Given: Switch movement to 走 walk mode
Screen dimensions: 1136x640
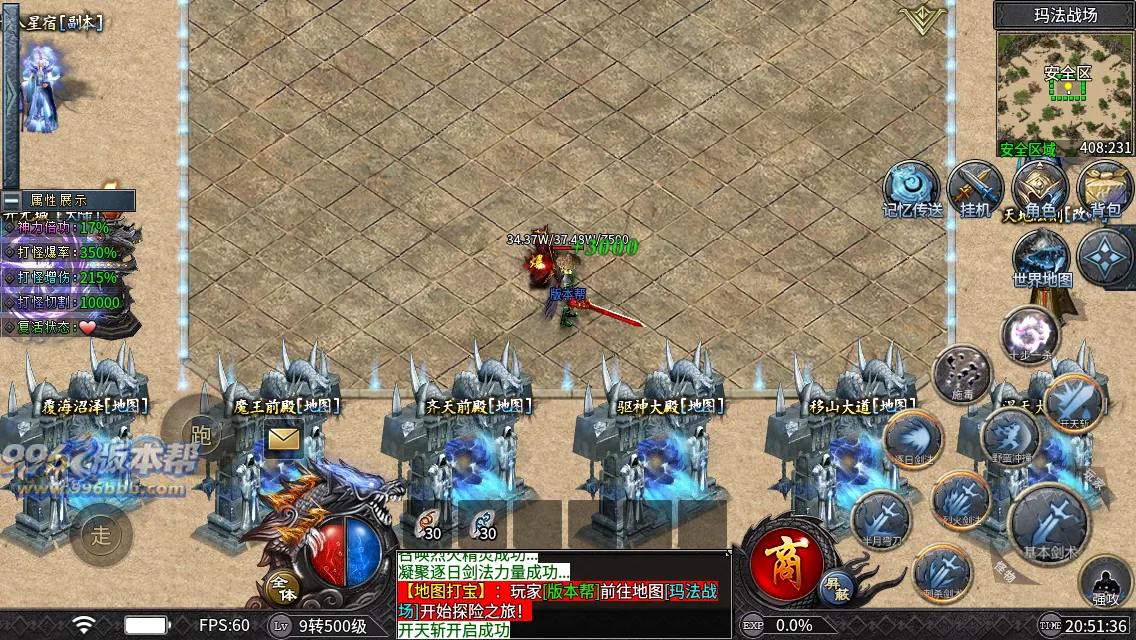Looking at the screenshot, I should pyautogui.click(x=101, y=534).
